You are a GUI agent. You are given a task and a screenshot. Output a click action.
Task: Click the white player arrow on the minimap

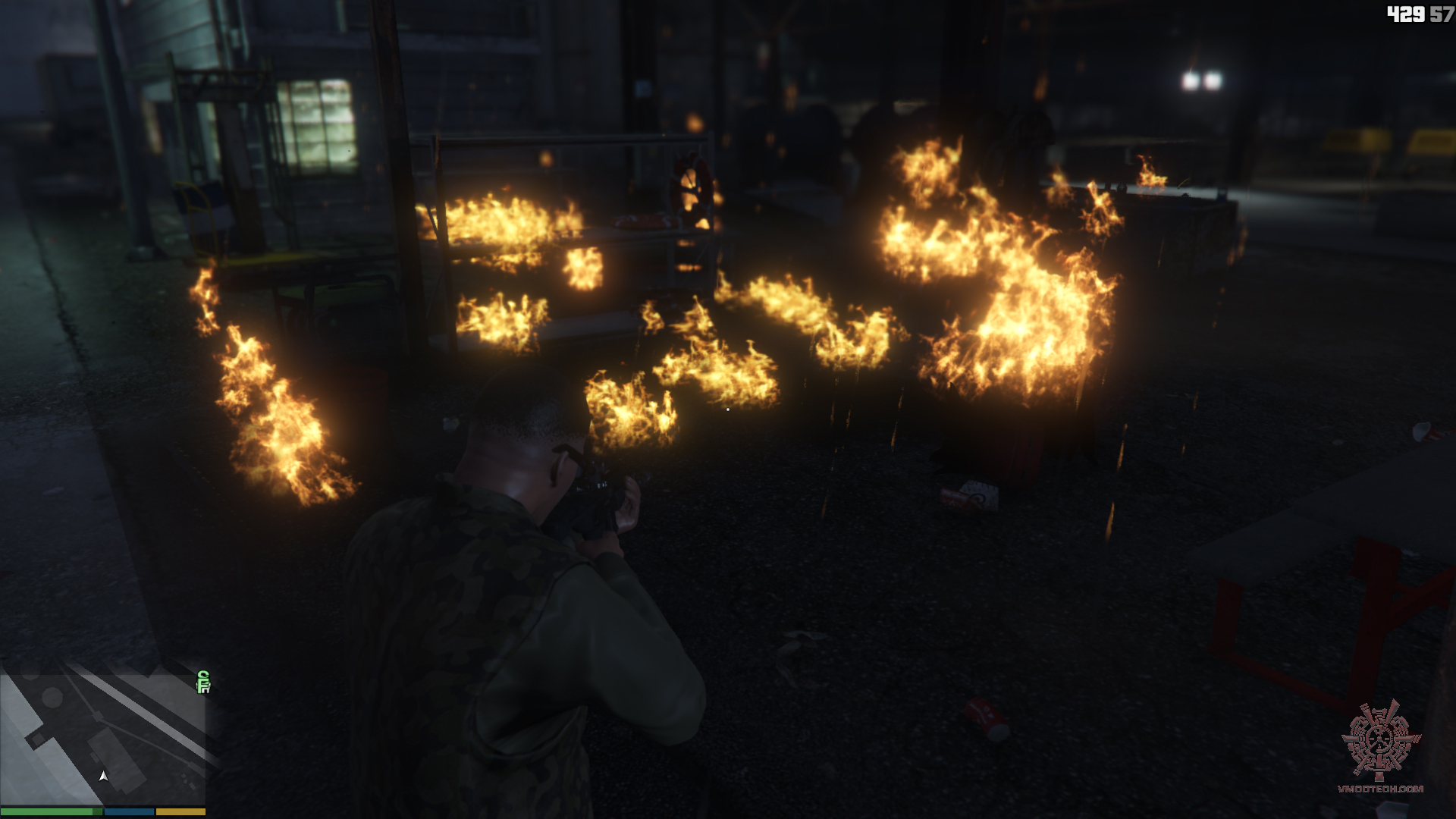pos(104,776)
